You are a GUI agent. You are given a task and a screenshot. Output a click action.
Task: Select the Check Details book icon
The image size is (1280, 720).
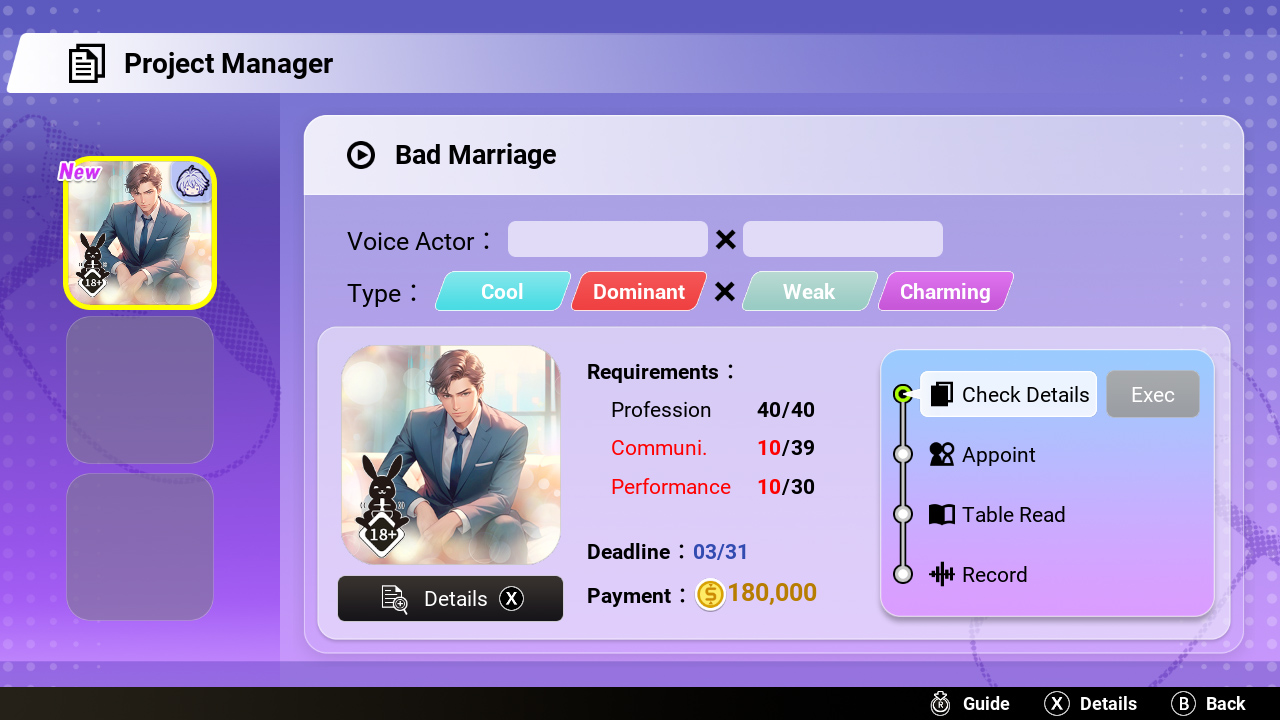click(940, 394)
